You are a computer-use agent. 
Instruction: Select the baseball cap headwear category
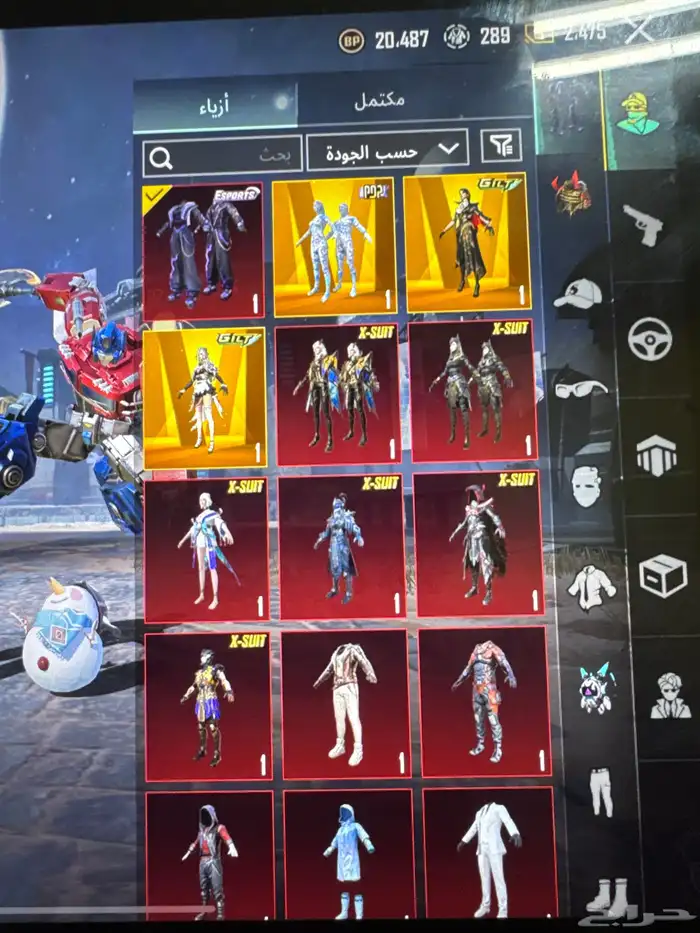click(x=577, y=294)
